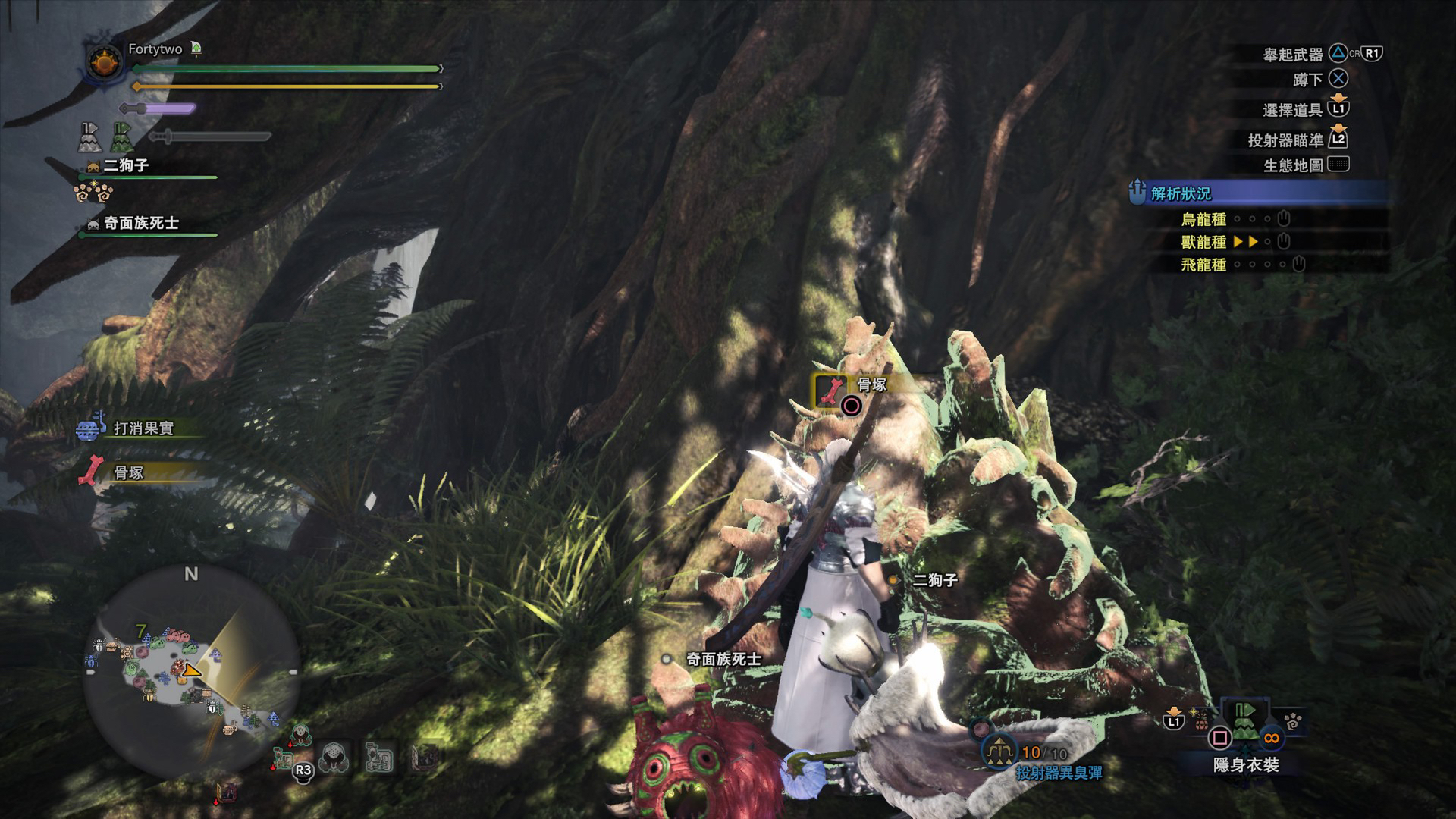Click the 骨塚 bone pile prompt label
The image size is (1456, 819).
[871, 384]
